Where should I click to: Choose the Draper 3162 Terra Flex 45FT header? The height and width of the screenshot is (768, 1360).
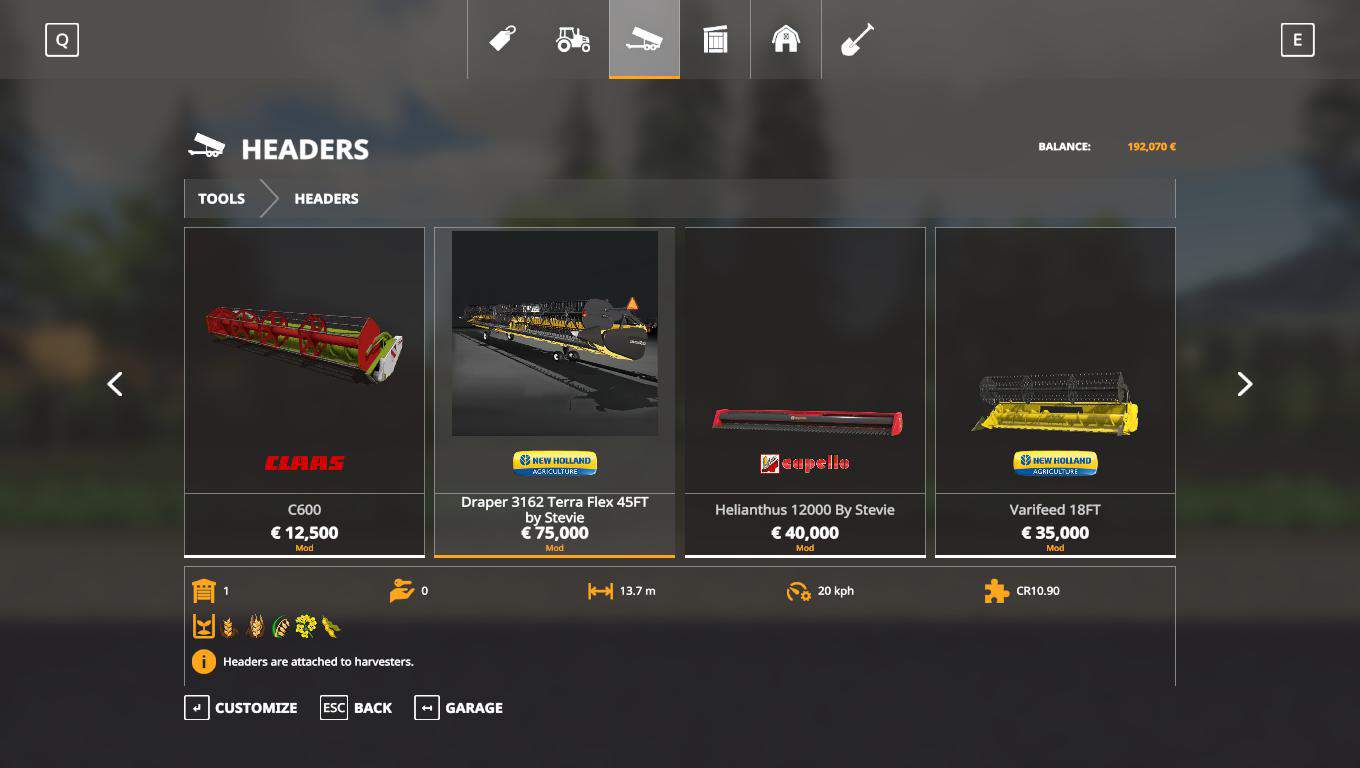[x=554, y=391]
